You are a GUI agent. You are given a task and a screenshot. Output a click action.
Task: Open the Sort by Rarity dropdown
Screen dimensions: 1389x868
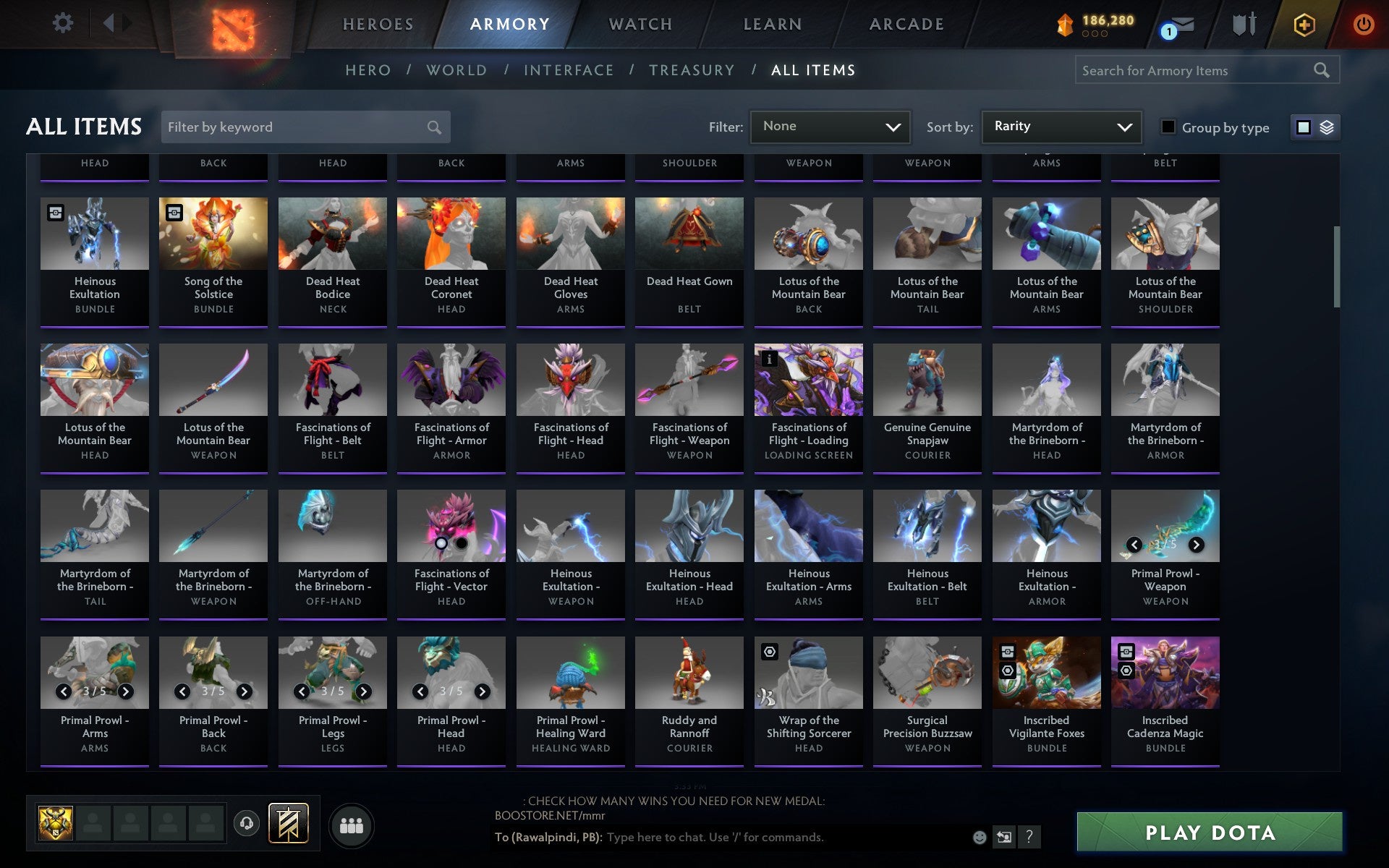[x=1060, y=127]
